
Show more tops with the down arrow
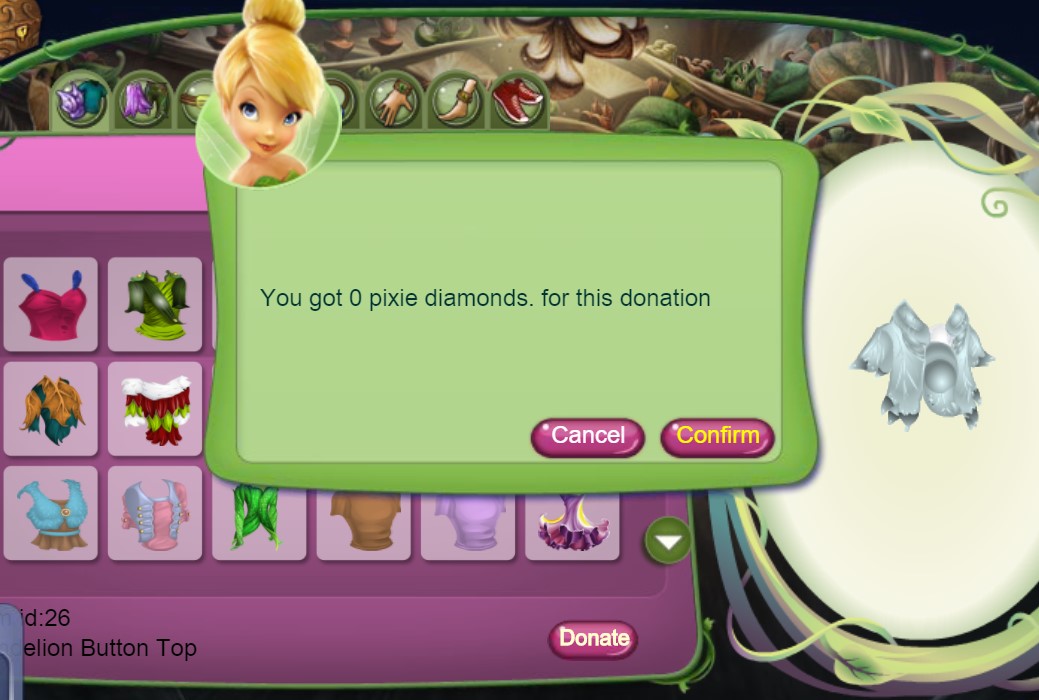tap(668, 541)
